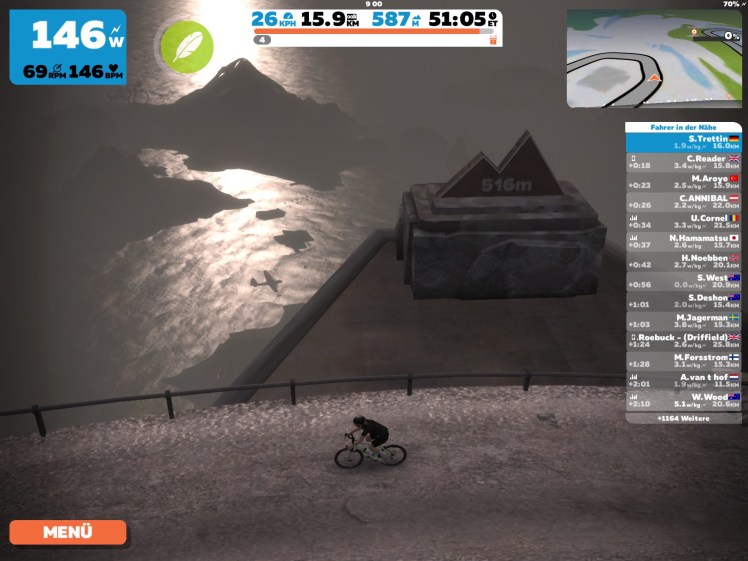
Task: Click S.West in nearby riders
Action: tap(683, 281)
